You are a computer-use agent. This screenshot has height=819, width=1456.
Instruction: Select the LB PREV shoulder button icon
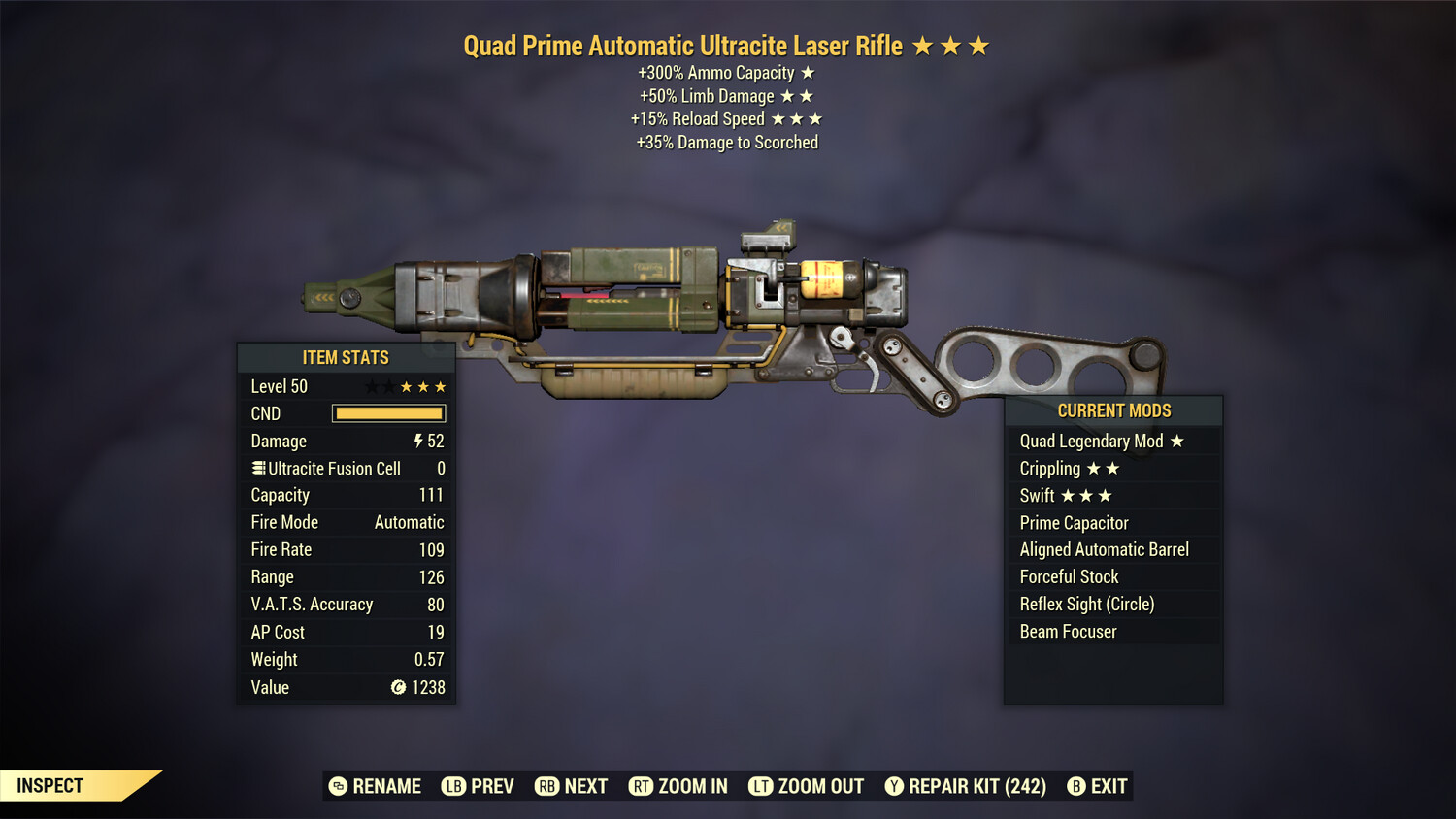click(x=452, y=786)
